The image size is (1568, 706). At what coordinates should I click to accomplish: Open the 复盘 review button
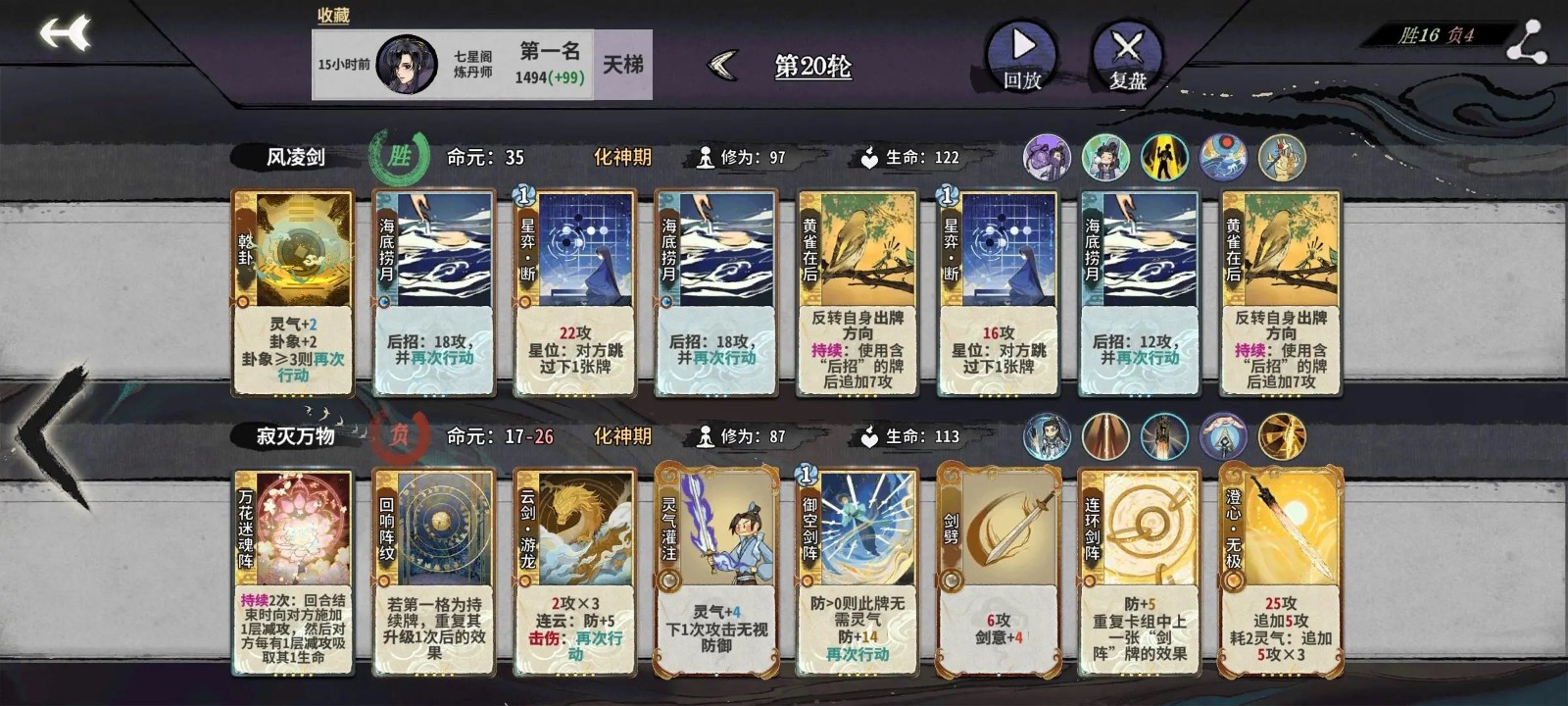[1127, 57]
